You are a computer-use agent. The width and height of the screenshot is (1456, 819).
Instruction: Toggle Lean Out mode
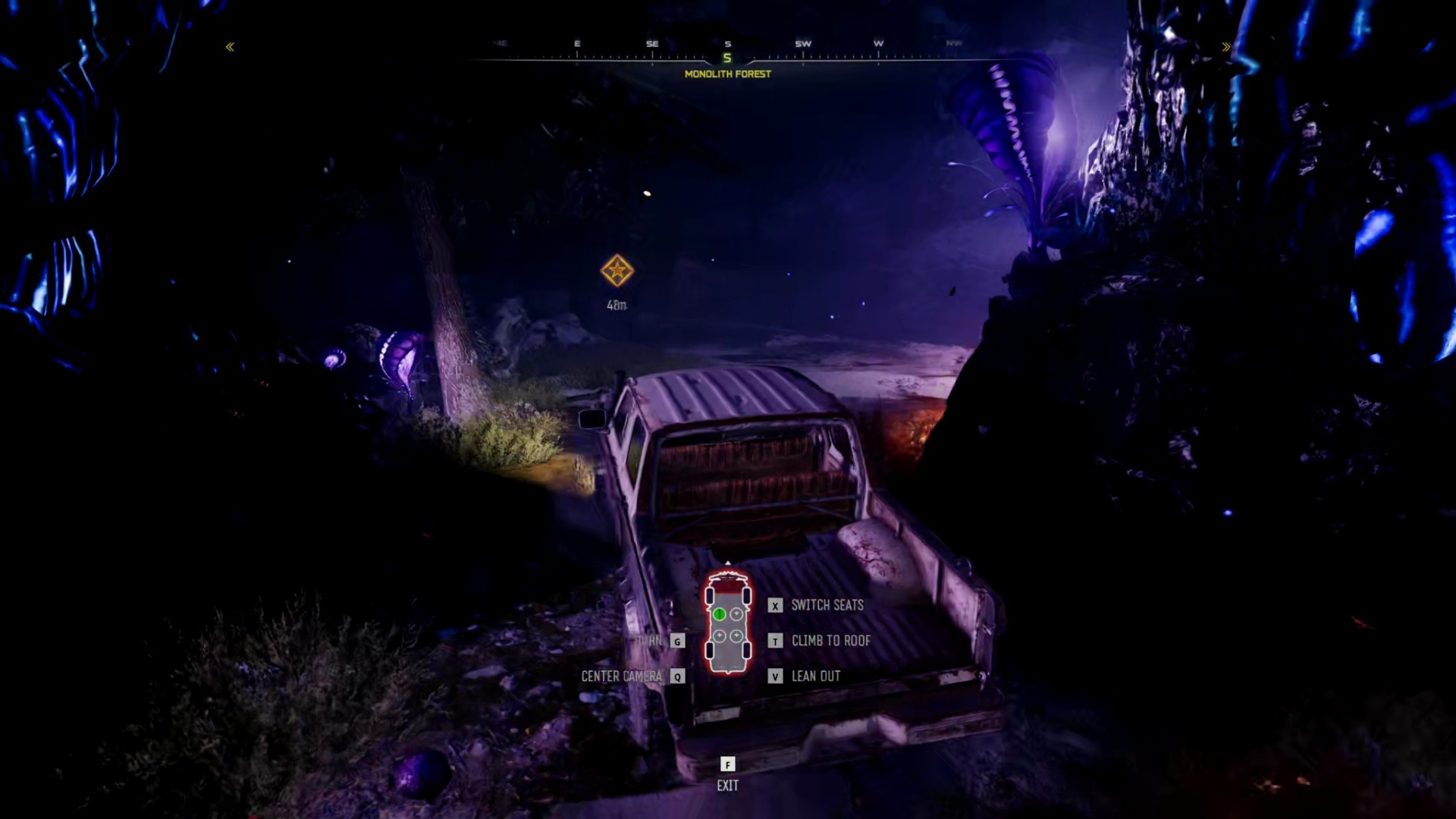point(815,676)
